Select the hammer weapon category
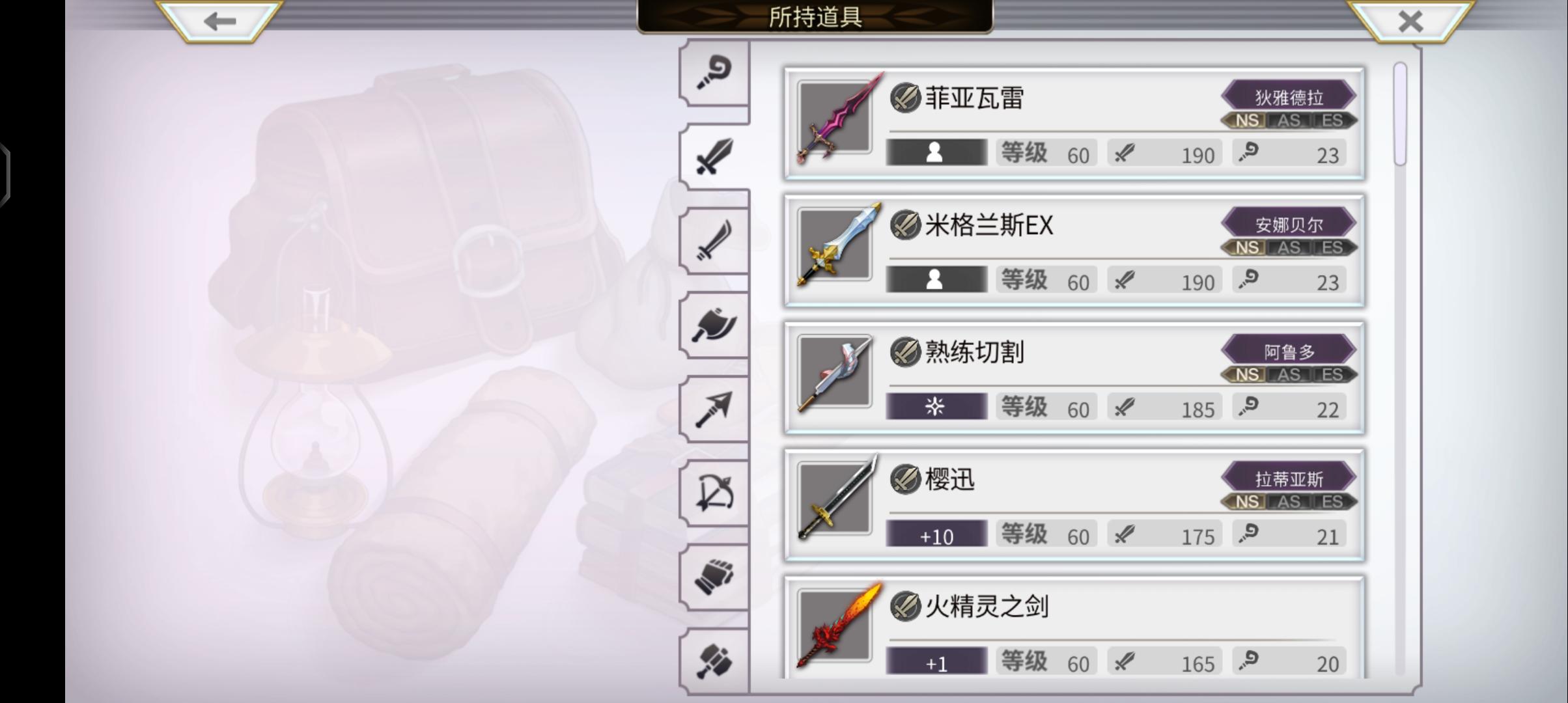 click(714, 661)
